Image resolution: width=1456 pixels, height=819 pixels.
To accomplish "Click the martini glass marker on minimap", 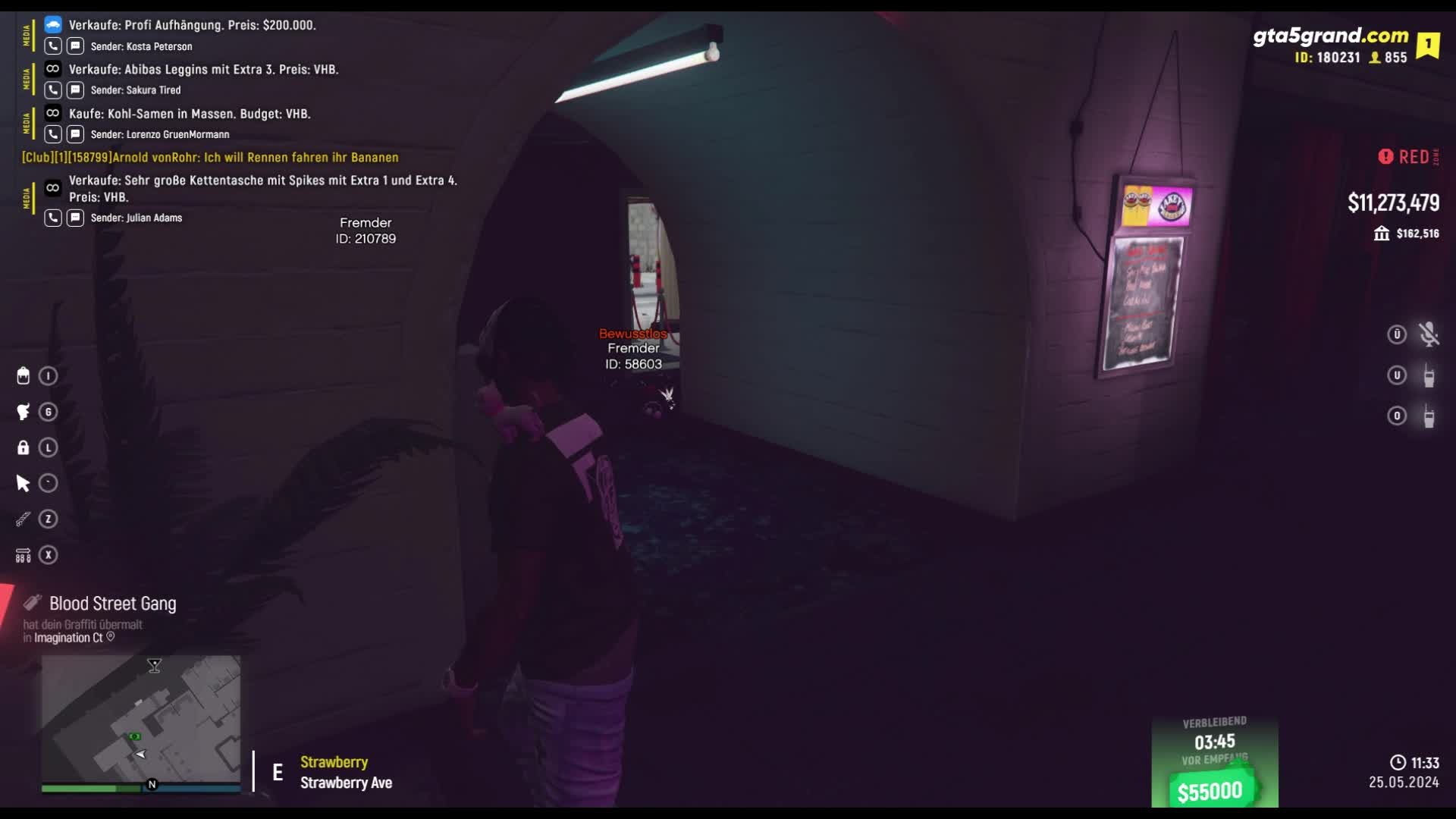I will coord(155,666).
